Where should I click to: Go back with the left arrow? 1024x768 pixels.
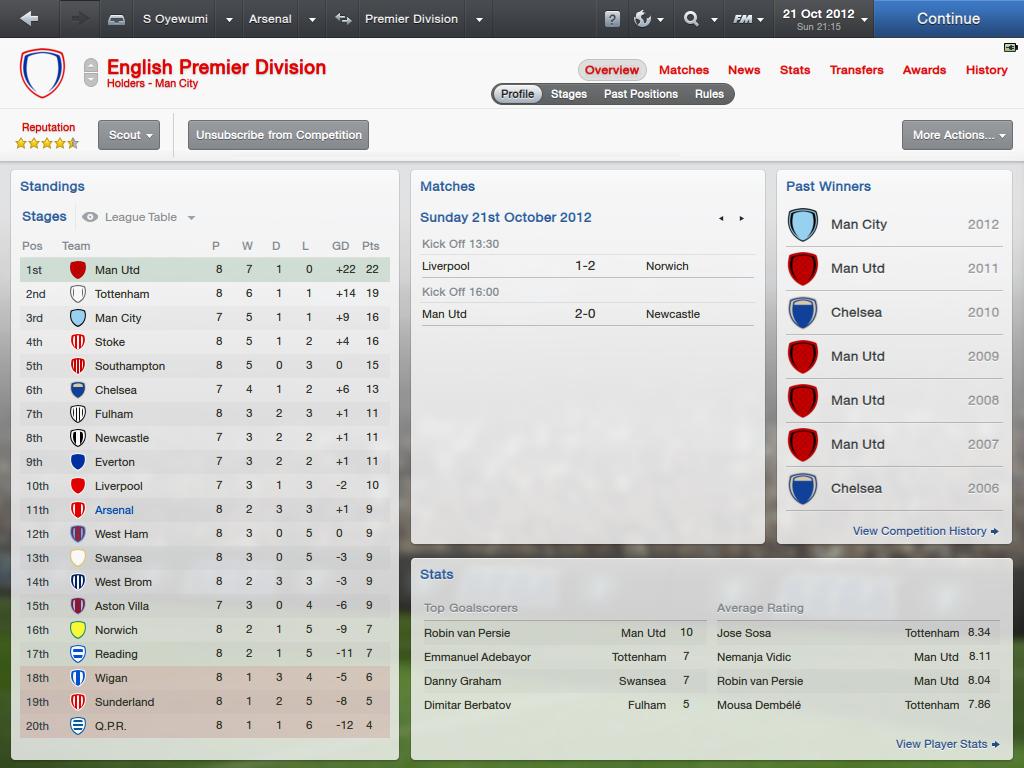tap(29, 19)
